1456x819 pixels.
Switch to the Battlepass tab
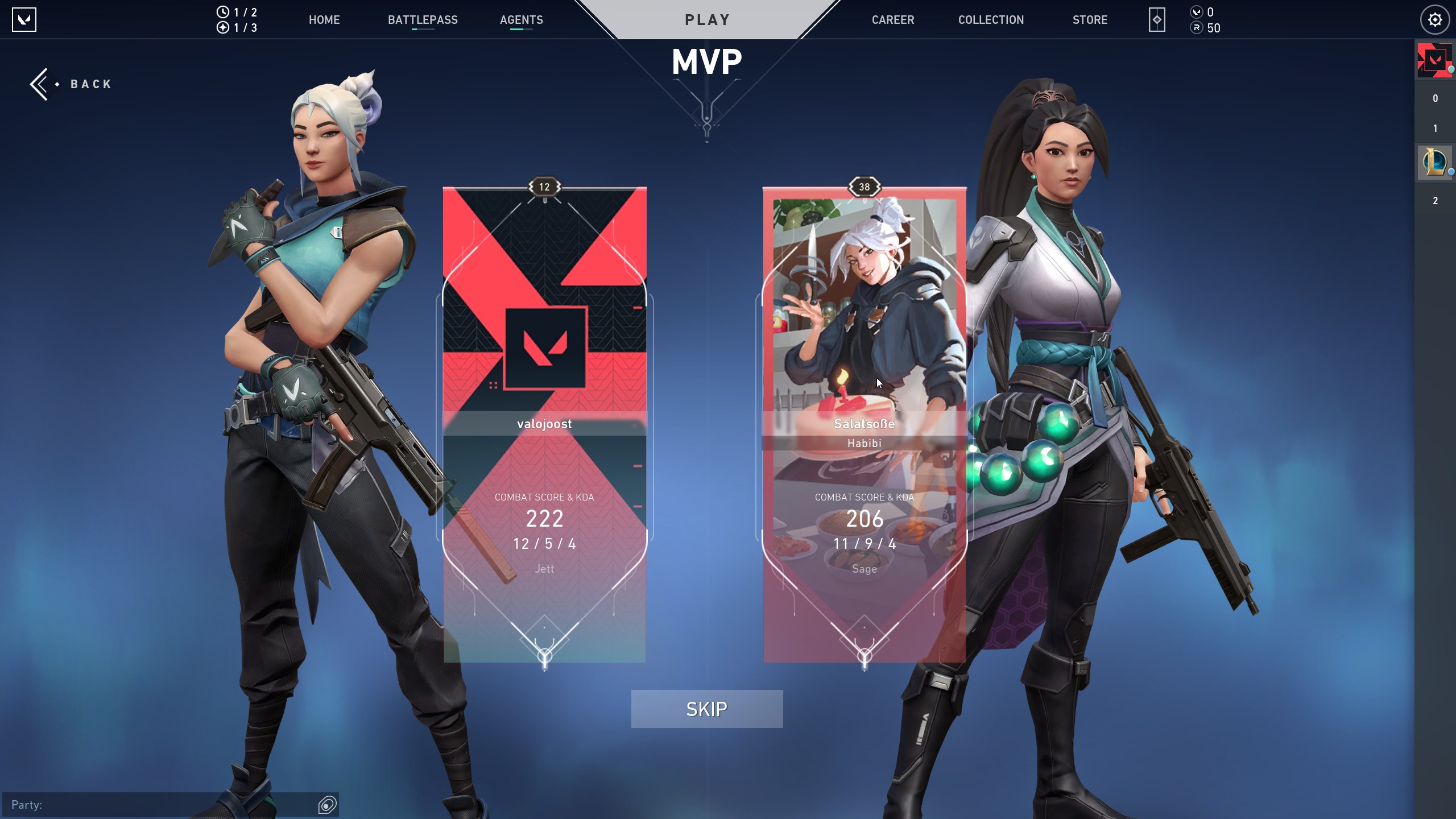click(x=423, y=20)
